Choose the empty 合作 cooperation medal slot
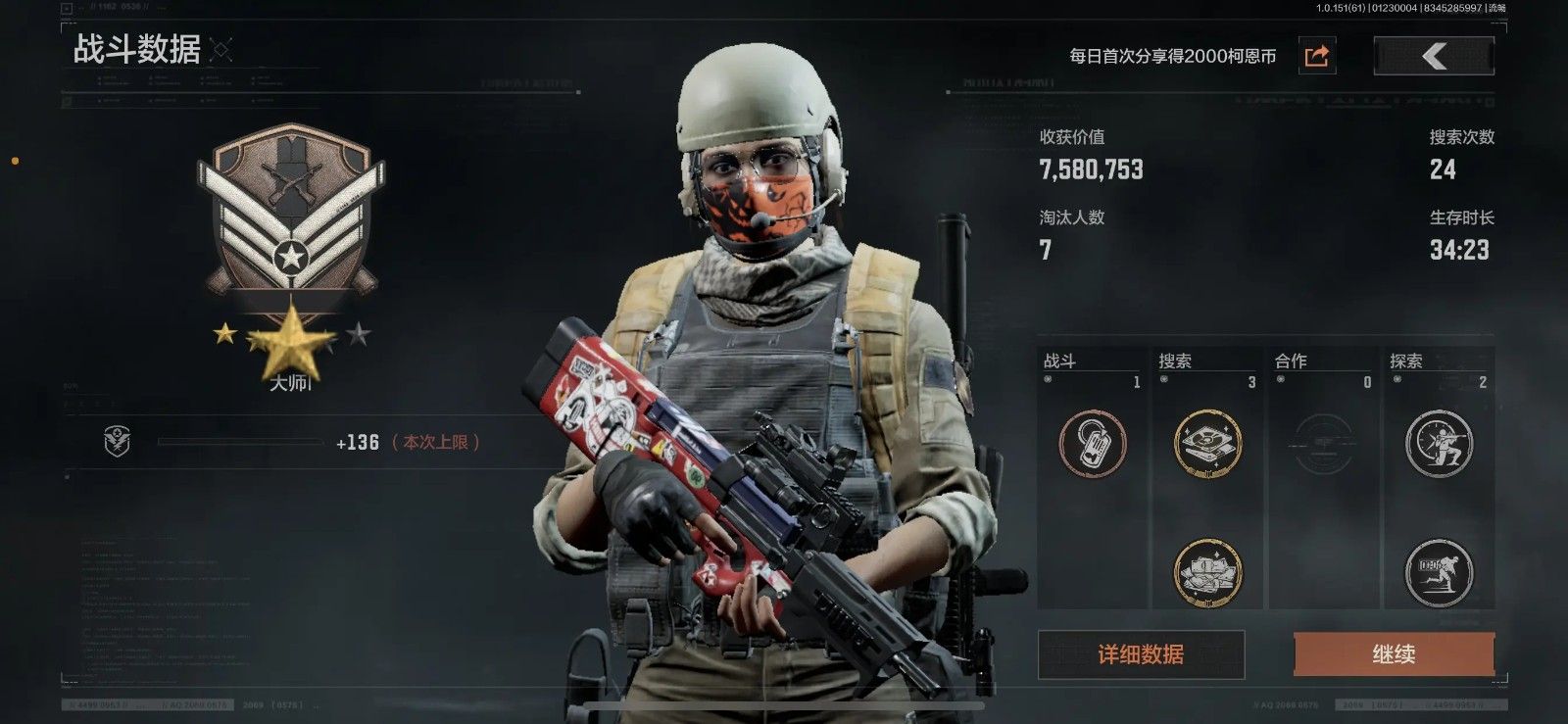 click(1323, 444)
